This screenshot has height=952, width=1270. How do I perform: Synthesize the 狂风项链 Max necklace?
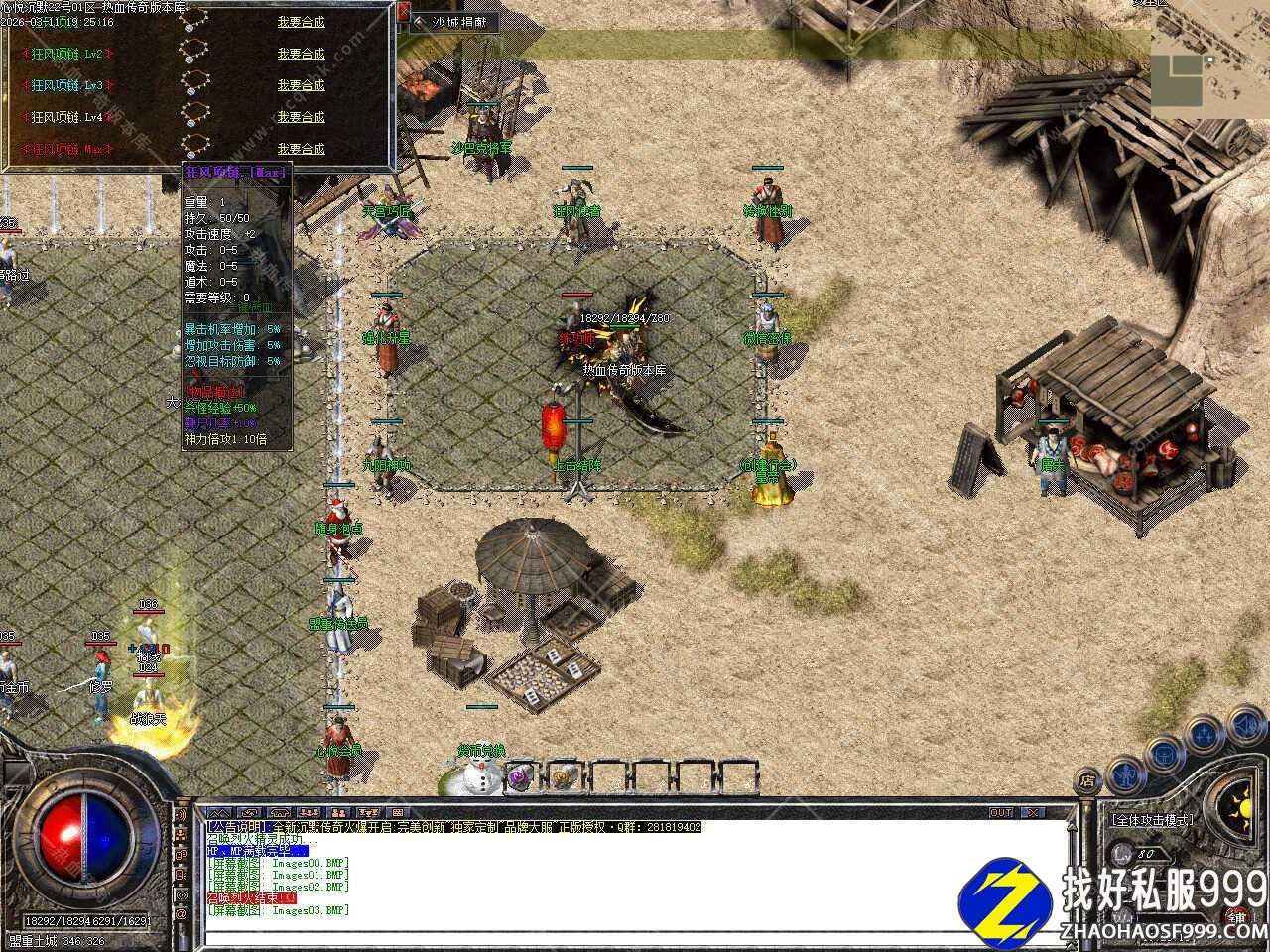(301, 149)
